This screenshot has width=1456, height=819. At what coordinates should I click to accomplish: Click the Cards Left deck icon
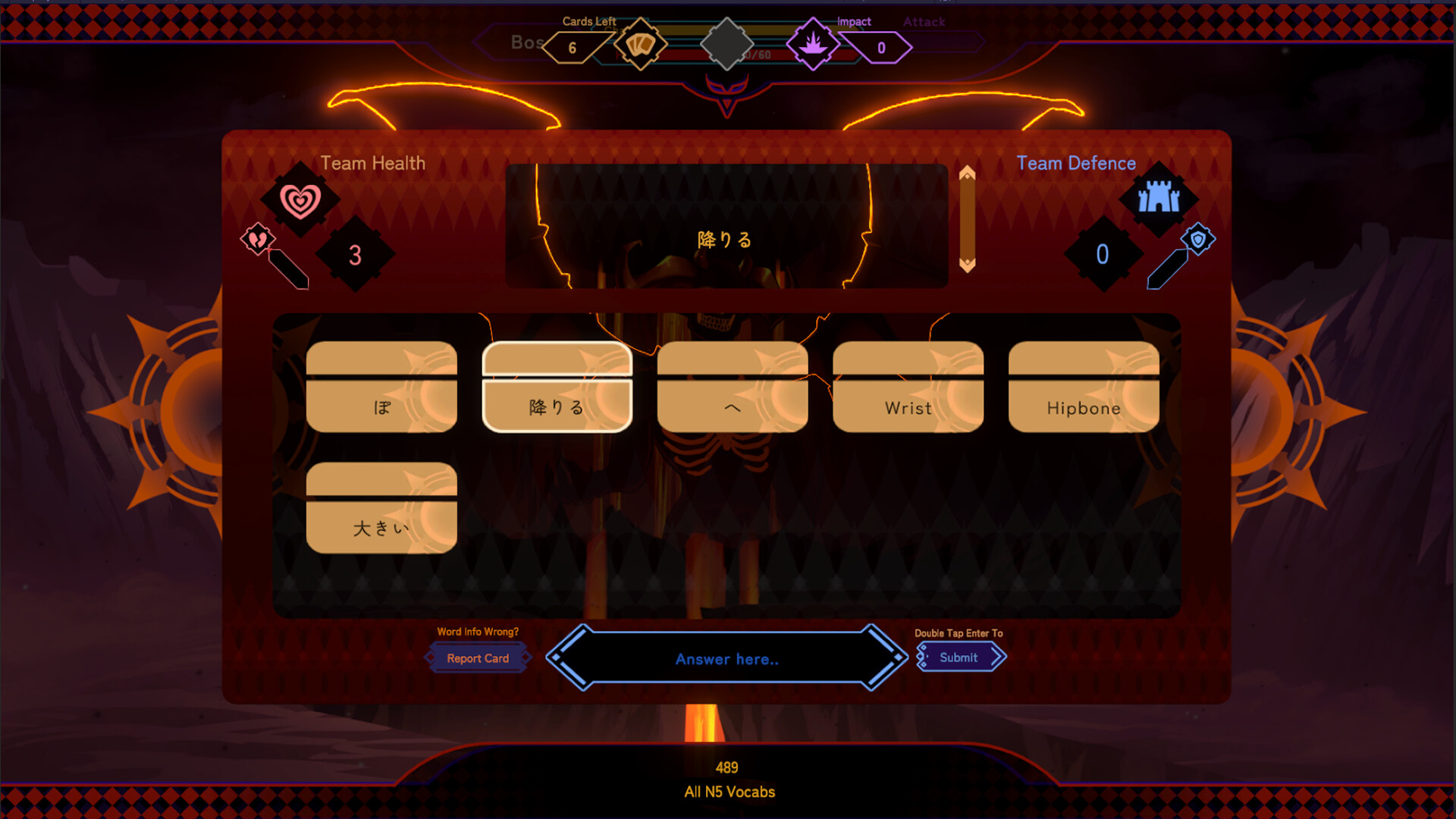pos(639,45)
